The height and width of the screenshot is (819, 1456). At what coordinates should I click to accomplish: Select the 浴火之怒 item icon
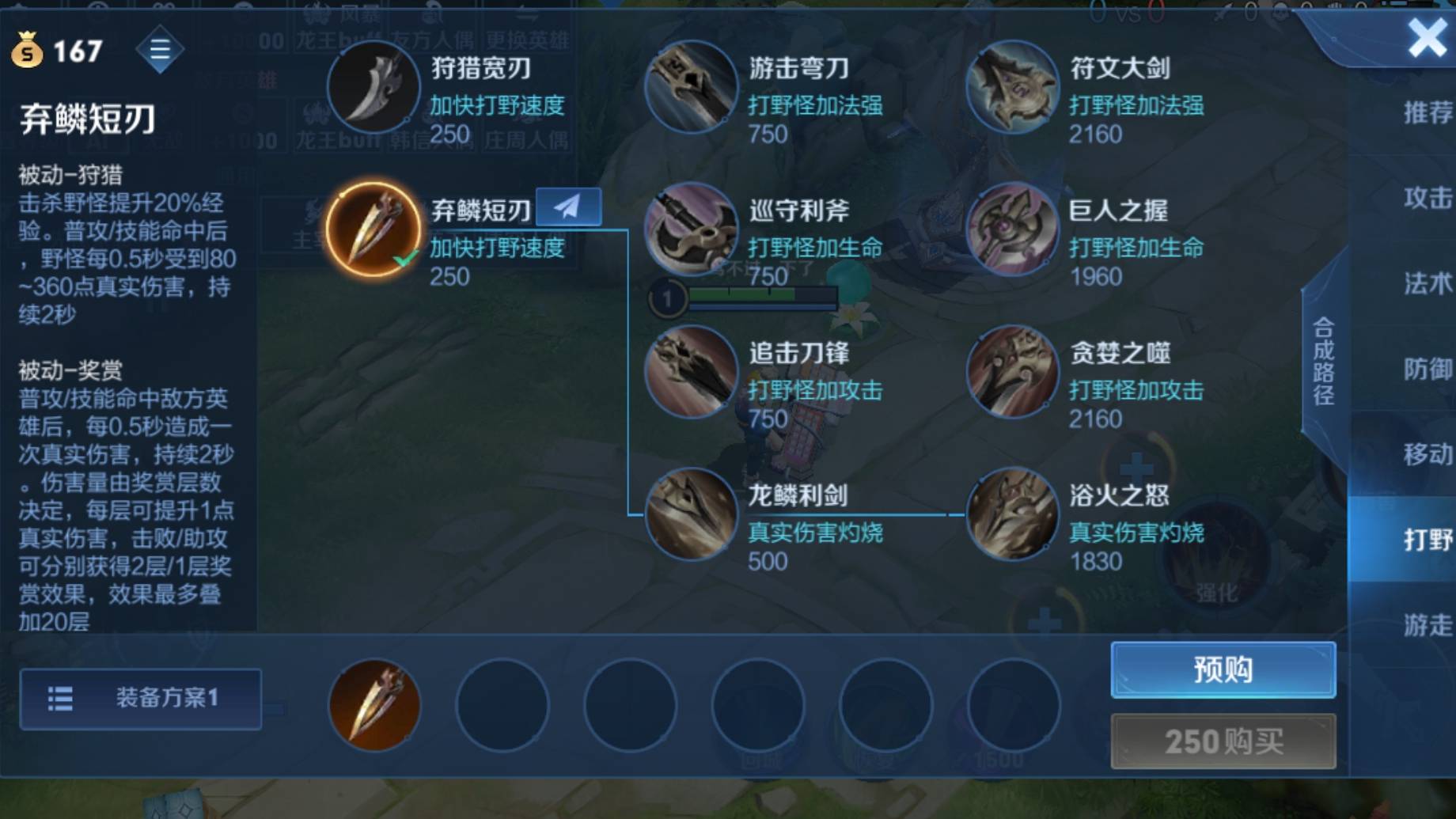pyautogui.click(x=1011, y=514)
